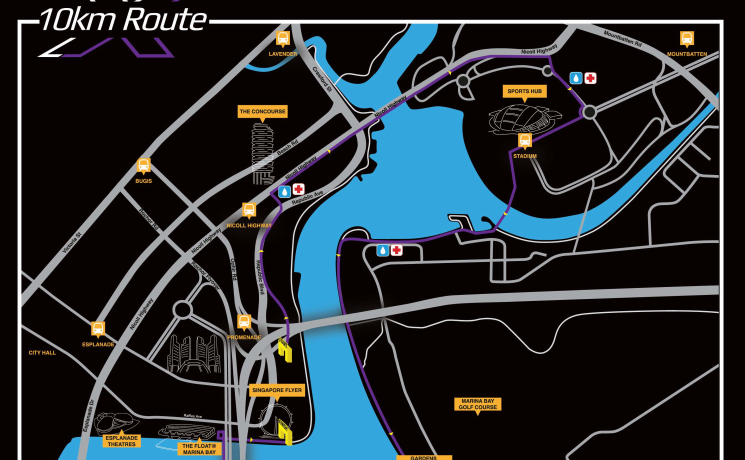Click the Promenade station marker
745x460 pixels.
click(243, 322)
